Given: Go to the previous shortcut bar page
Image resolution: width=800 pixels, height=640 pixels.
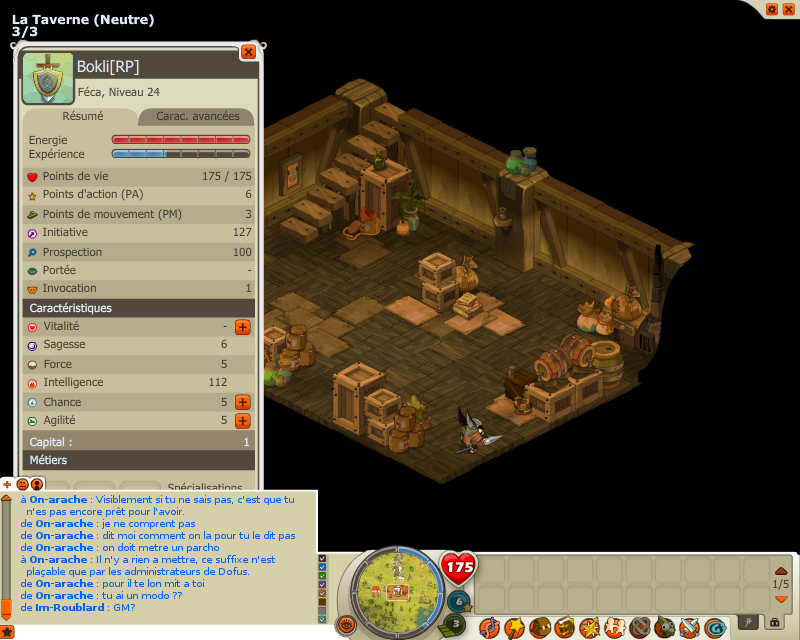Looking at the screenshot, I should click(x=781, y=570).
